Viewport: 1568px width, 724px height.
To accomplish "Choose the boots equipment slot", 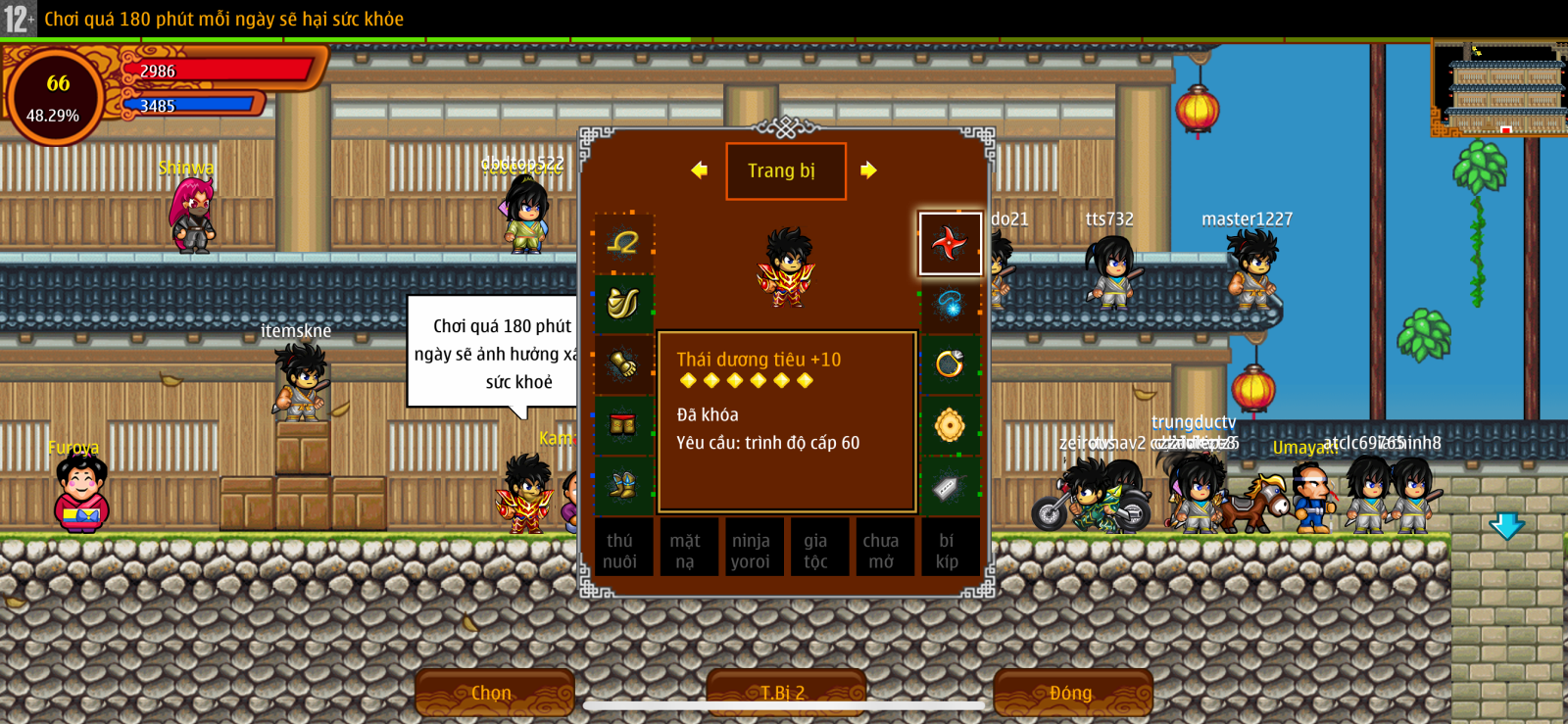I will [623, 486].
